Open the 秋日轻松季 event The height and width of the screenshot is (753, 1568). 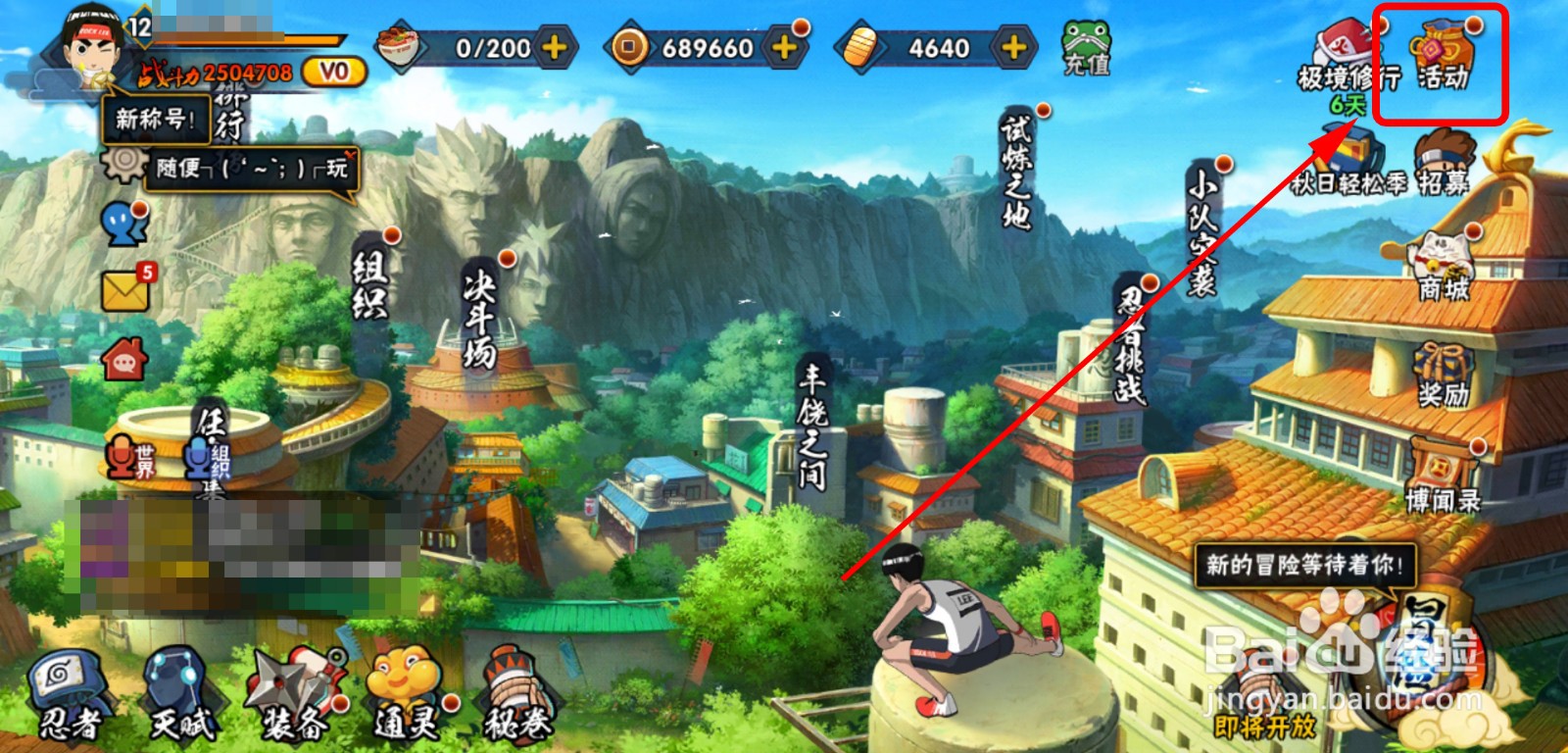pyautogui.click(x=1349, y=163)
